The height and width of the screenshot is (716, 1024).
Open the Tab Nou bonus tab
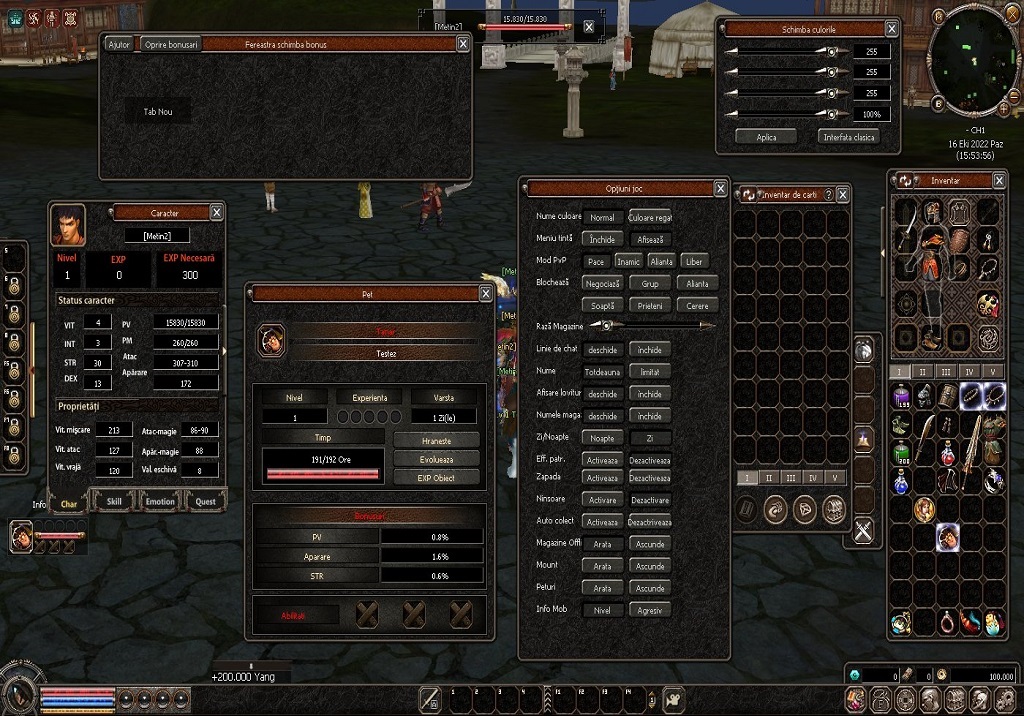point(158,112)
